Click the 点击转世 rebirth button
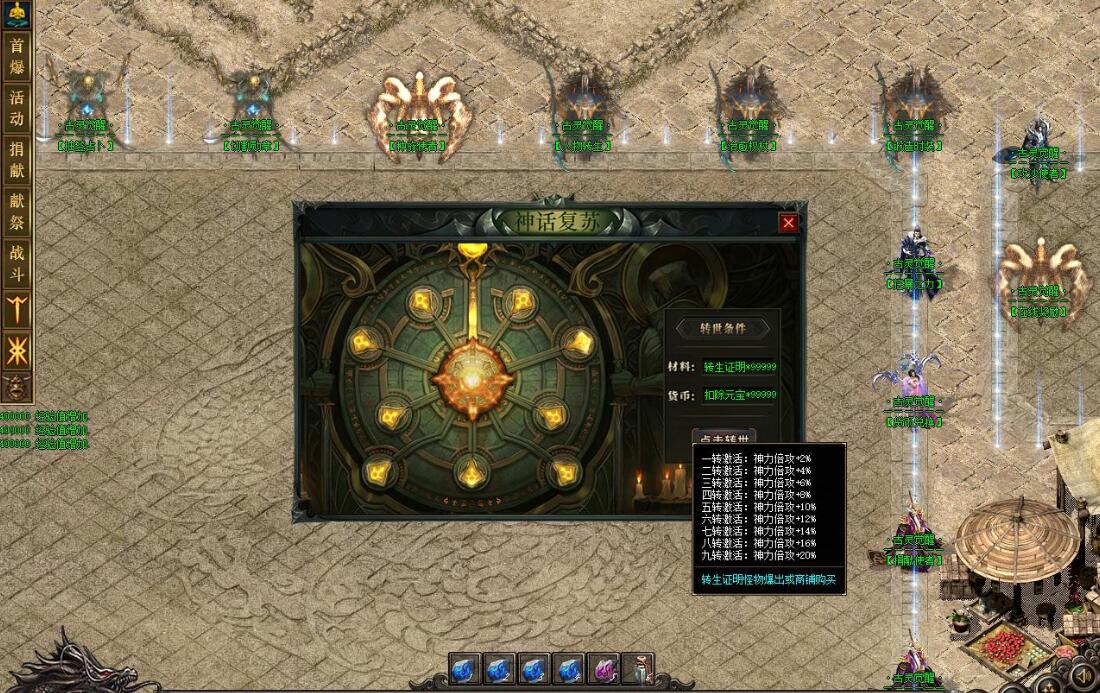This screenshot has width=1100, height=693. 722,438
